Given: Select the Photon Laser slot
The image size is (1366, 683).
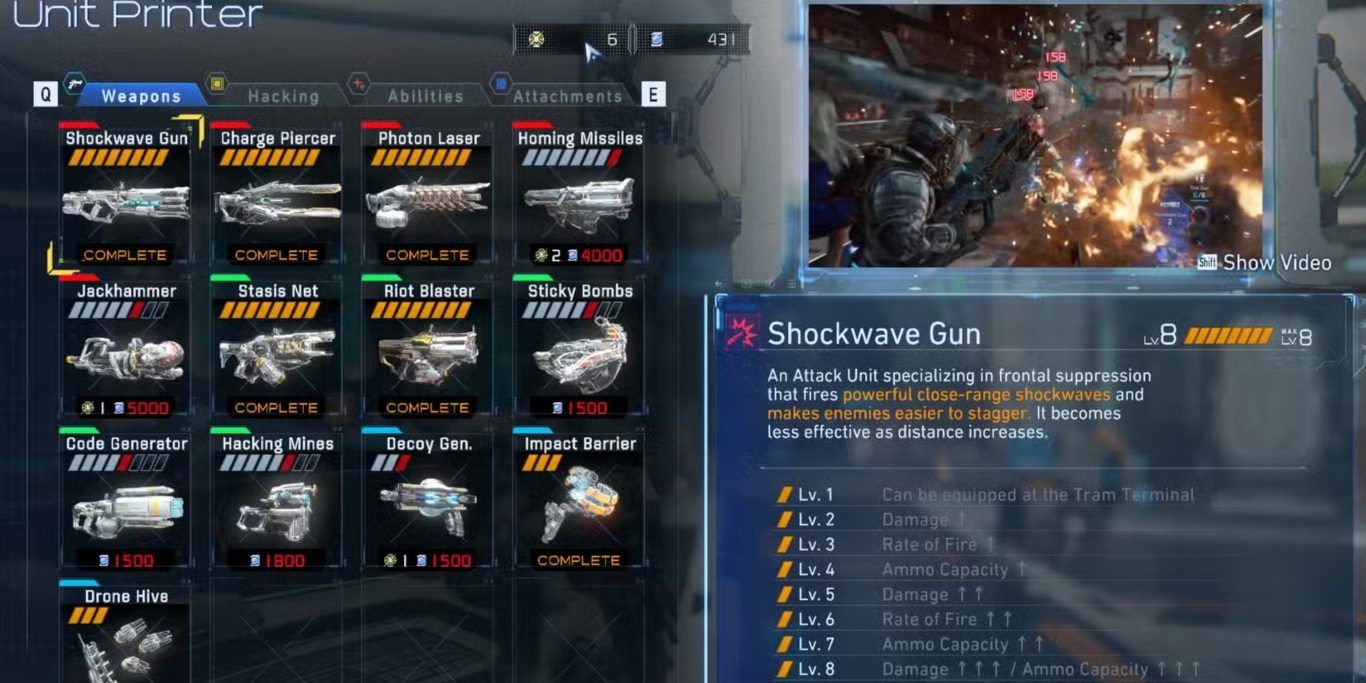Looking at the screenshot, I should [428, 196].
